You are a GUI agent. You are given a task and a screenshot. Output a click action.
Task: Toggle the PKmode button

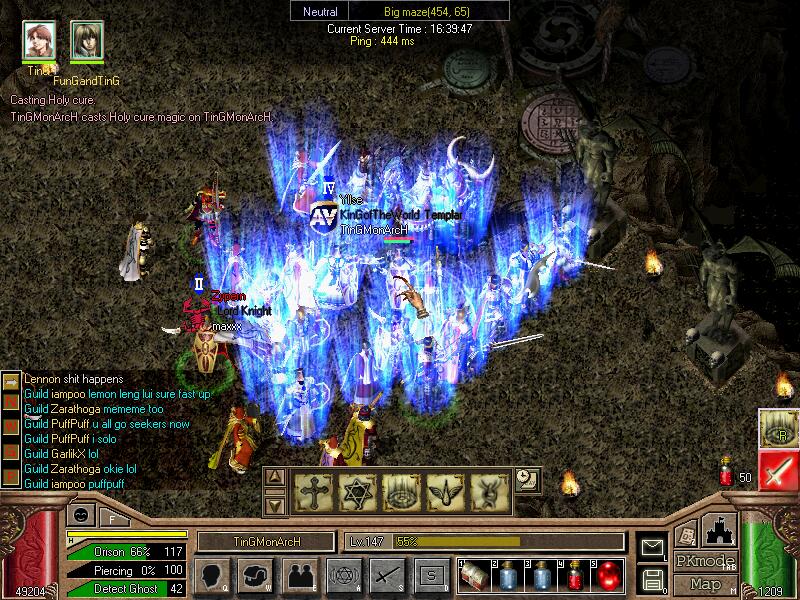pyautogui.click(x=706, y=562)
